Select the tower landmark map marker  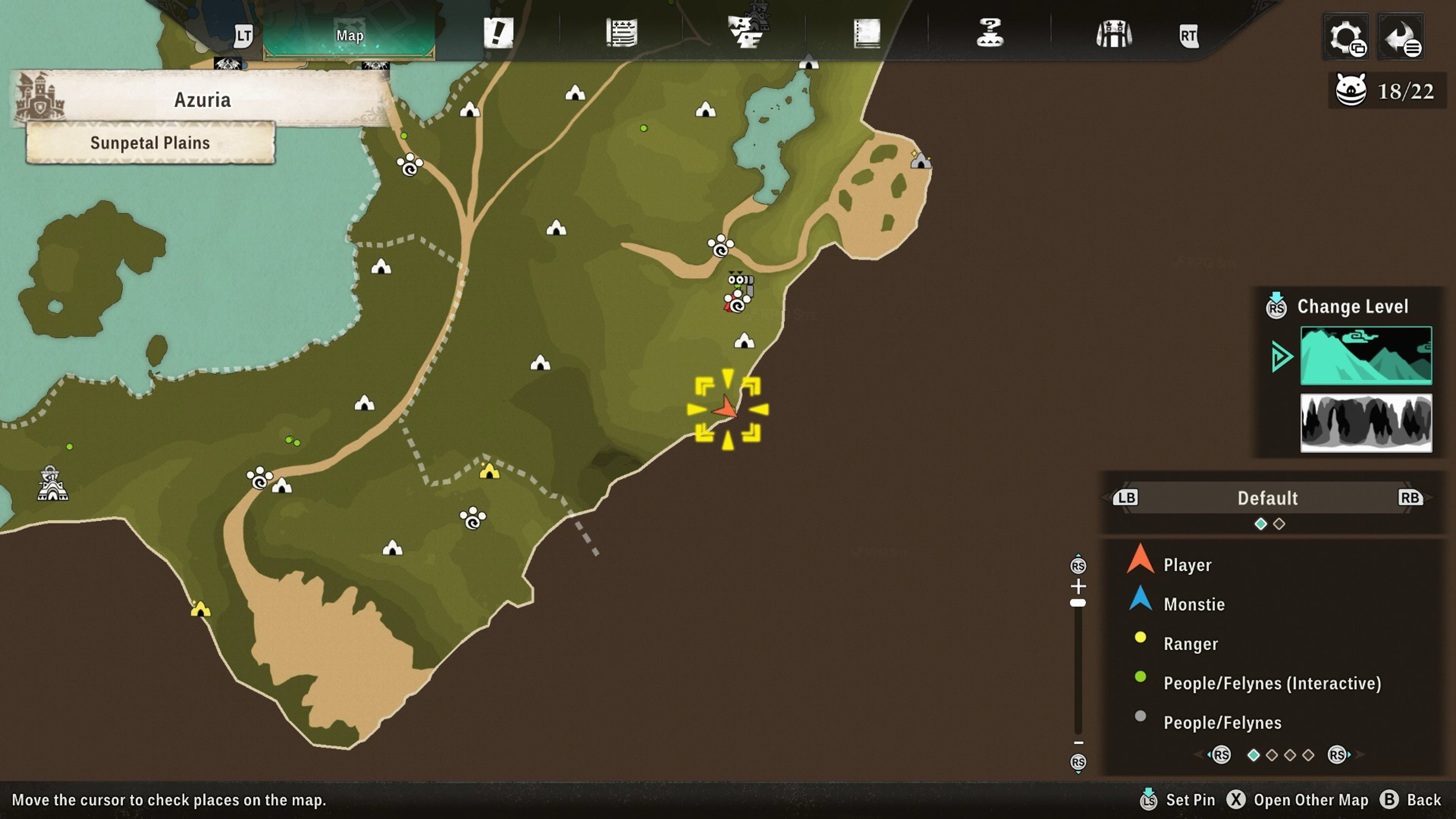pos(52,484)
